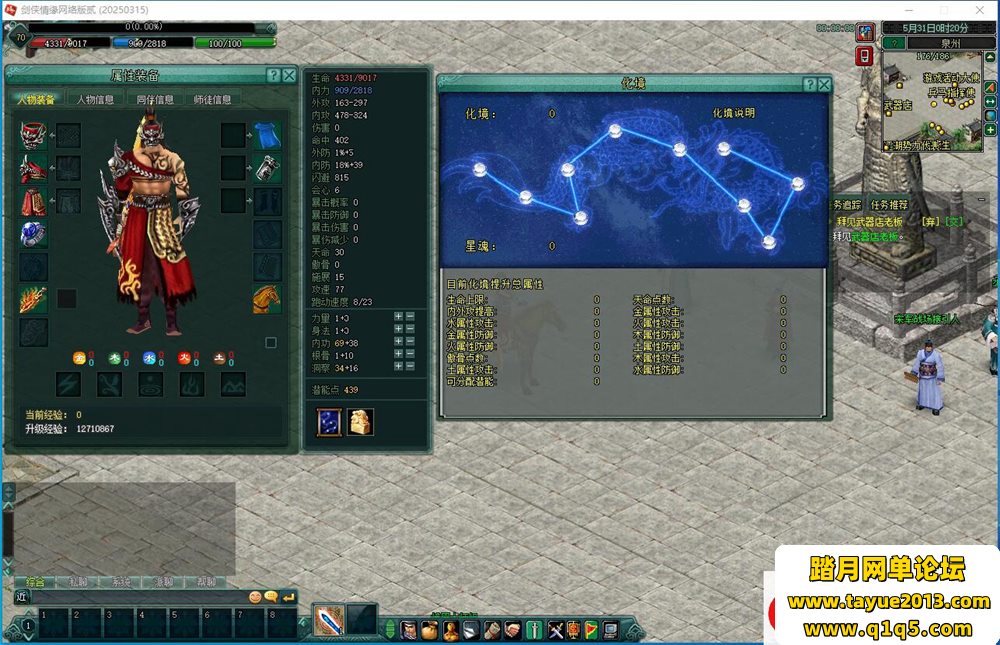This screenshot has height=645, width=1000.
Task: Open help for the 化境 window
Action: click(810, 85)
